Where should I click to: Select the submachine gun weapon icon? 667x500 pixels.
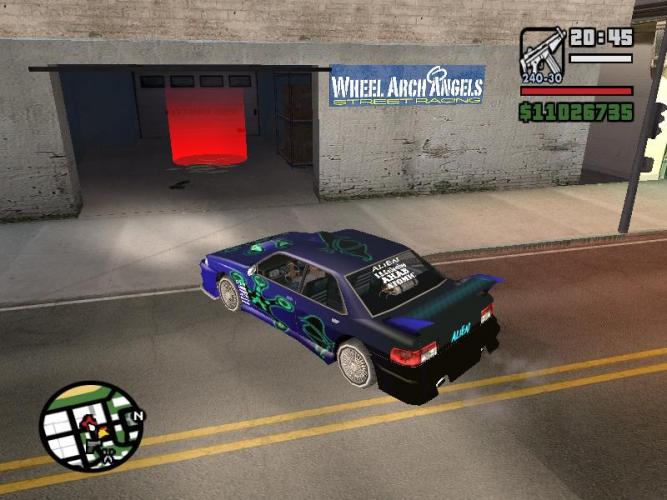[542, 54]
